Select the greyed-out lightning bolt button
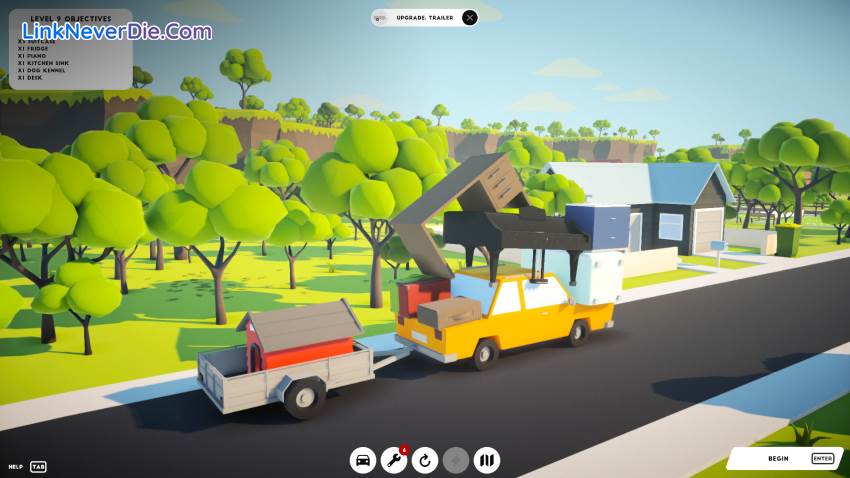This screenshot has height=478, width=850. (x=456, y=460)
